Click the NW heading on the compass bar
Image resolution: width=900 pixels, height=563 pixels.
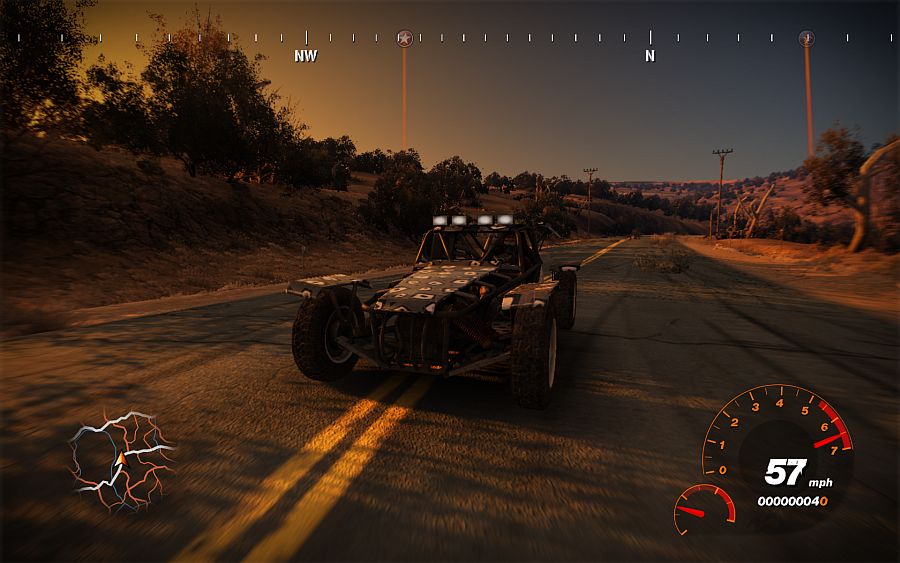pos(306,56)
